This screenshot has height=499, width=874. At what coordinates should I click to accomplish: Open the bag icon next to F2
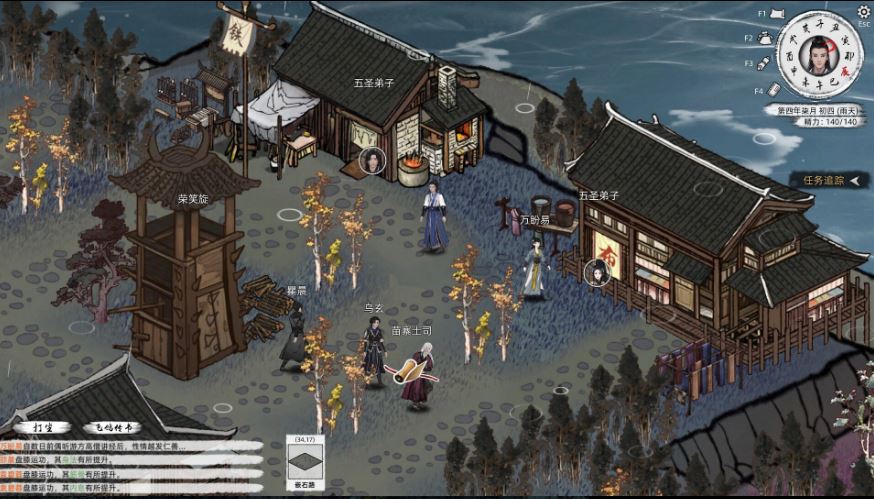click(763, 38)
